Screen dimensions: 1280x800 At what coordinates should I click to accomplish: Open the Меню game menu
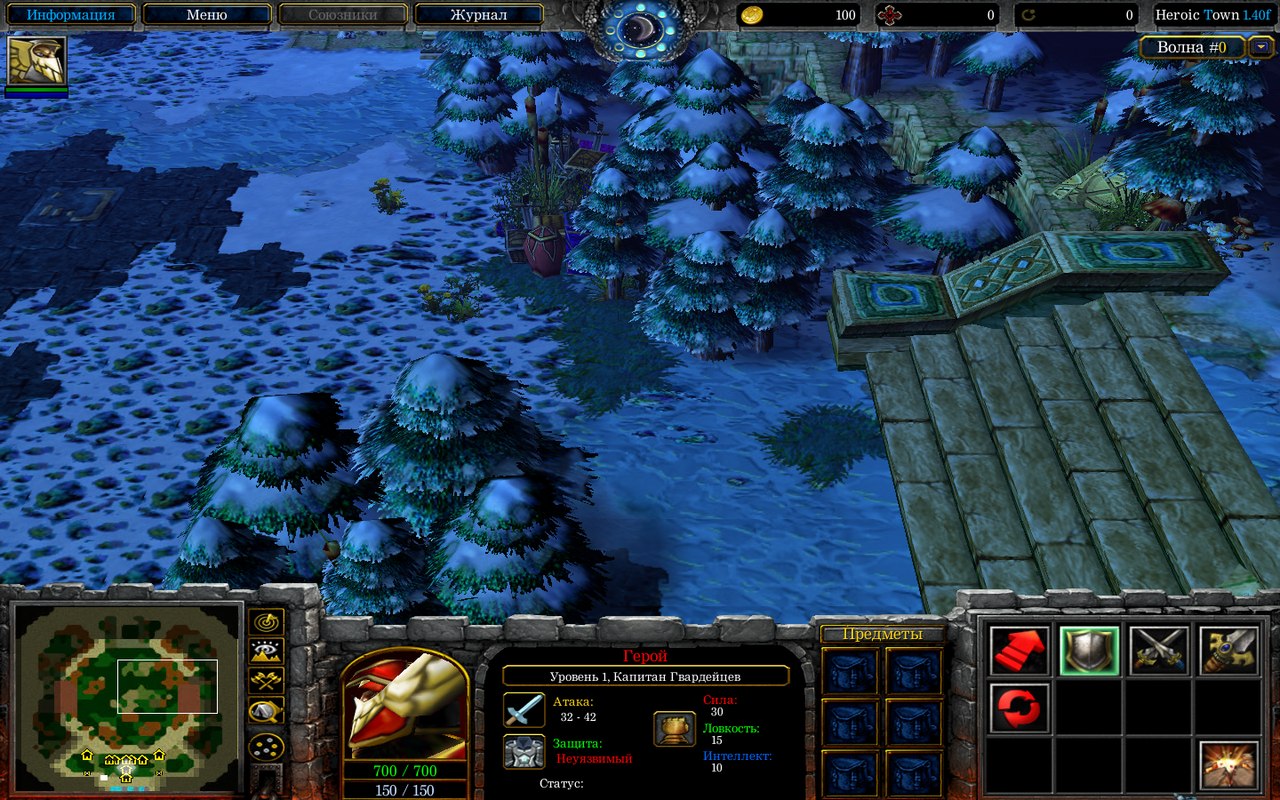(x=206, y=15)
